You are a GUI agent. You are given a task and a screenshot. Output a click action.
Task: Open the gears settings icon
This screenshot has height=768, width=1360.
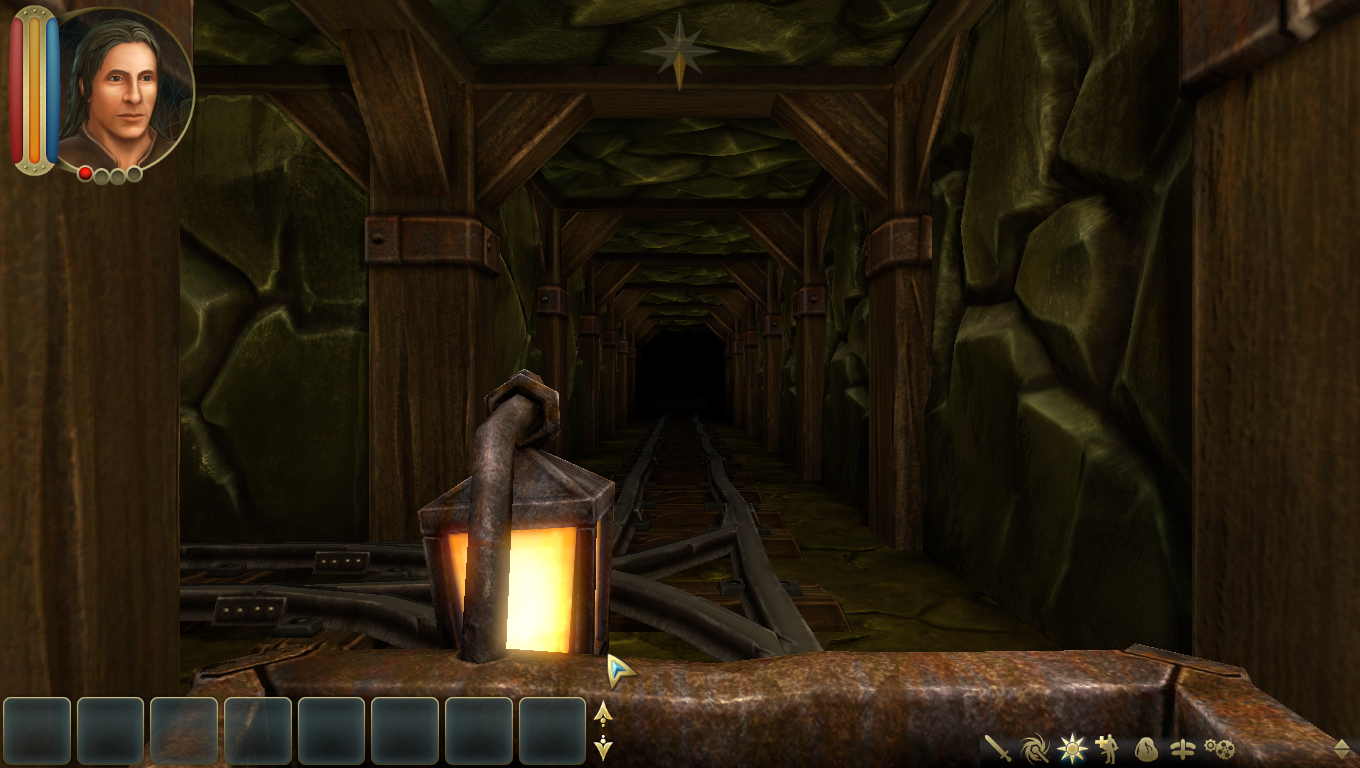1219,748
